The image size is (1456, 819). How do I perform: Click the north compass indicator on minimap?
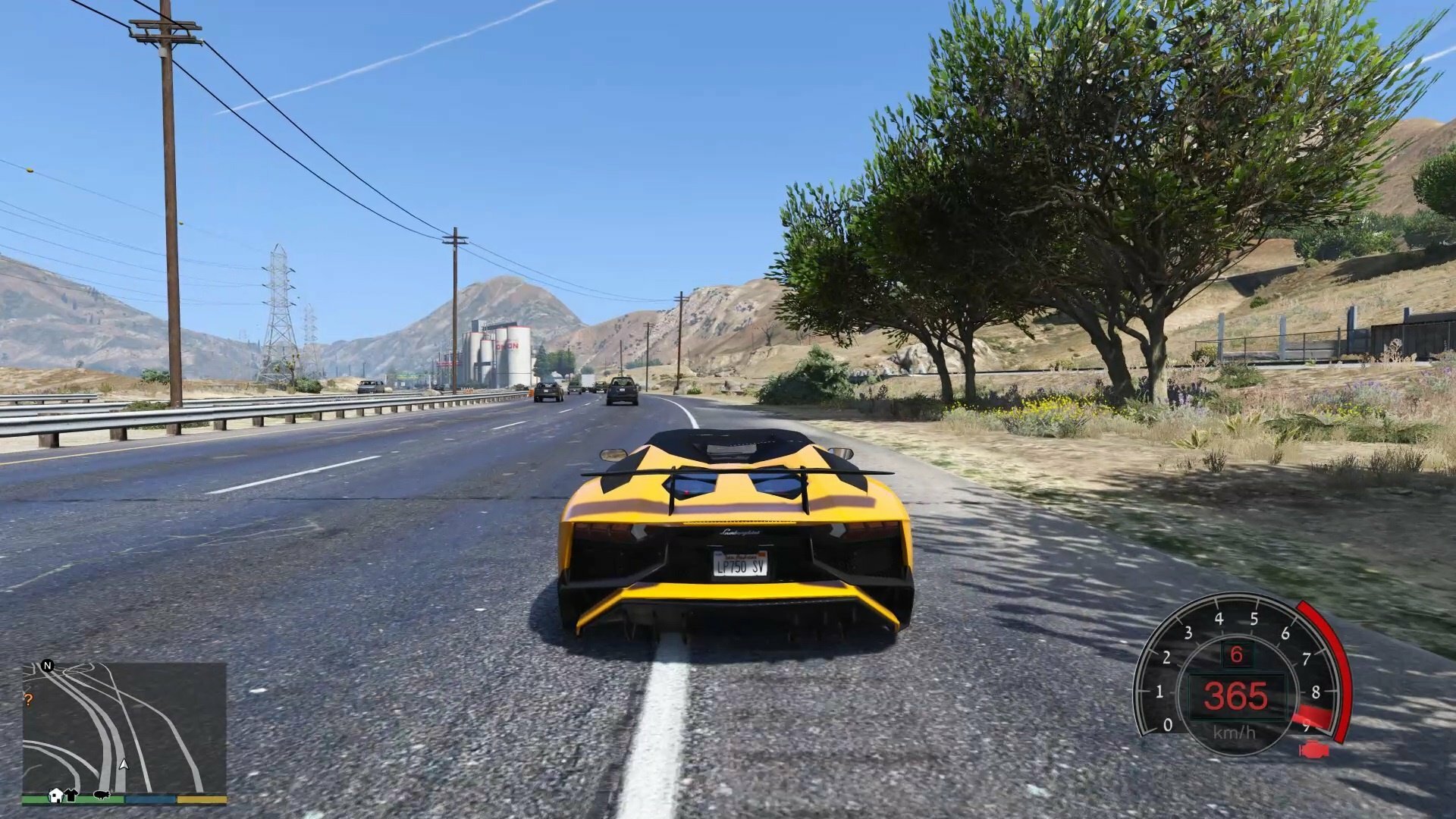point(48,666)
